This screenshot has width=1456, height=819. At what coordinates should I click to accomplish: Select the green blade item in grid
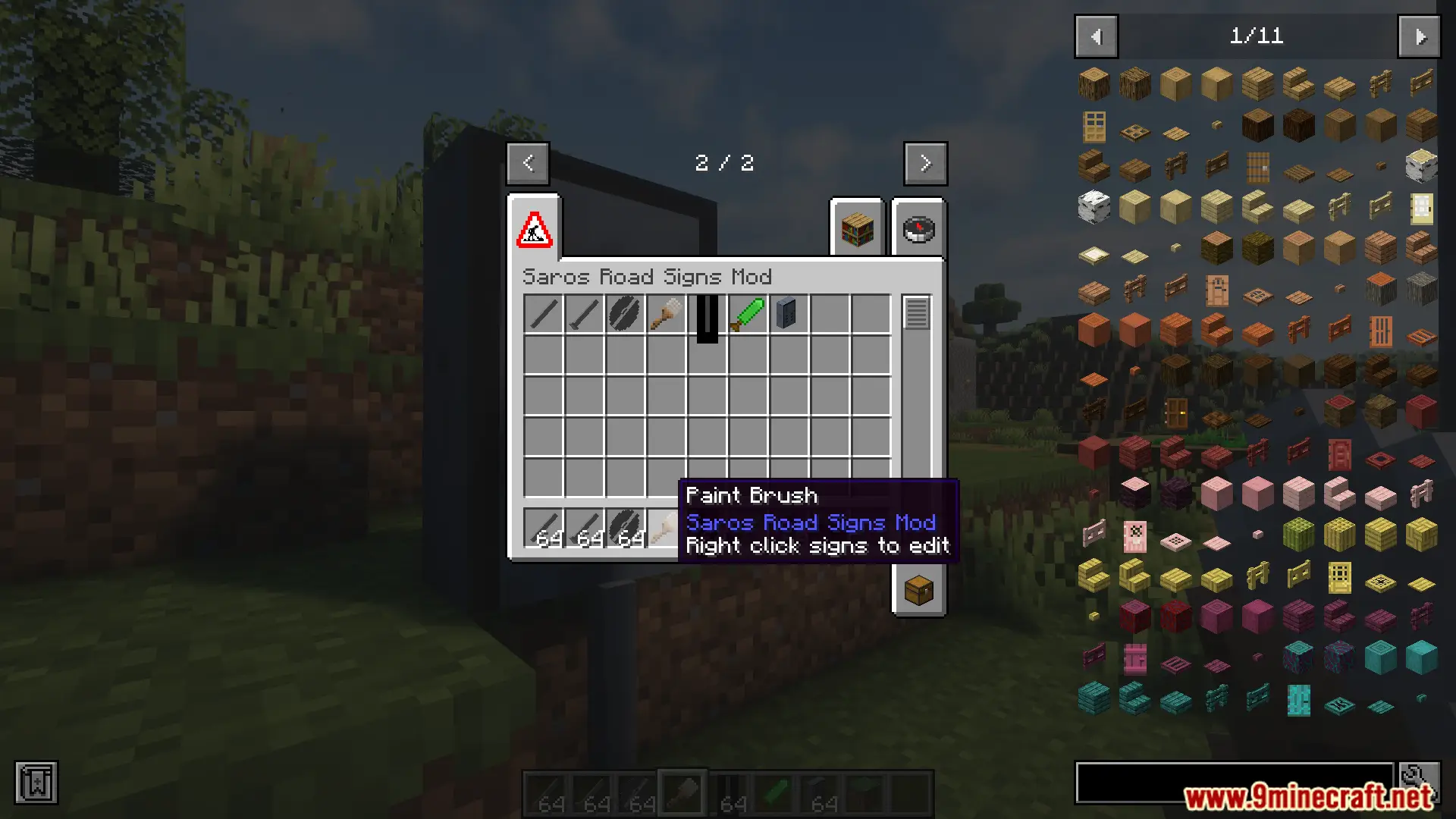pos(748,314)
